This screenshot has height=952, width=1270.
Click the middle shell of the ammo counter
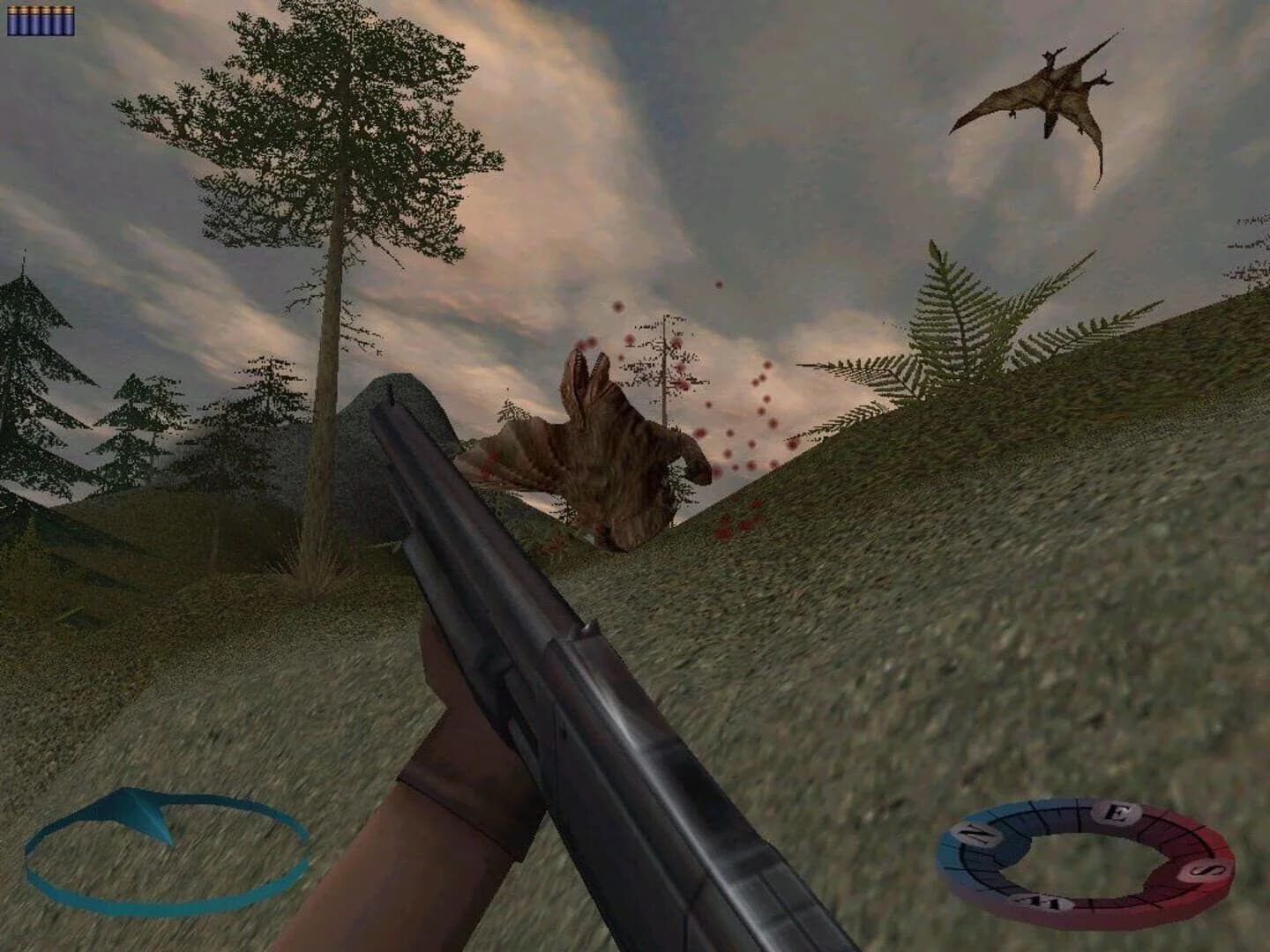point(41,21)
